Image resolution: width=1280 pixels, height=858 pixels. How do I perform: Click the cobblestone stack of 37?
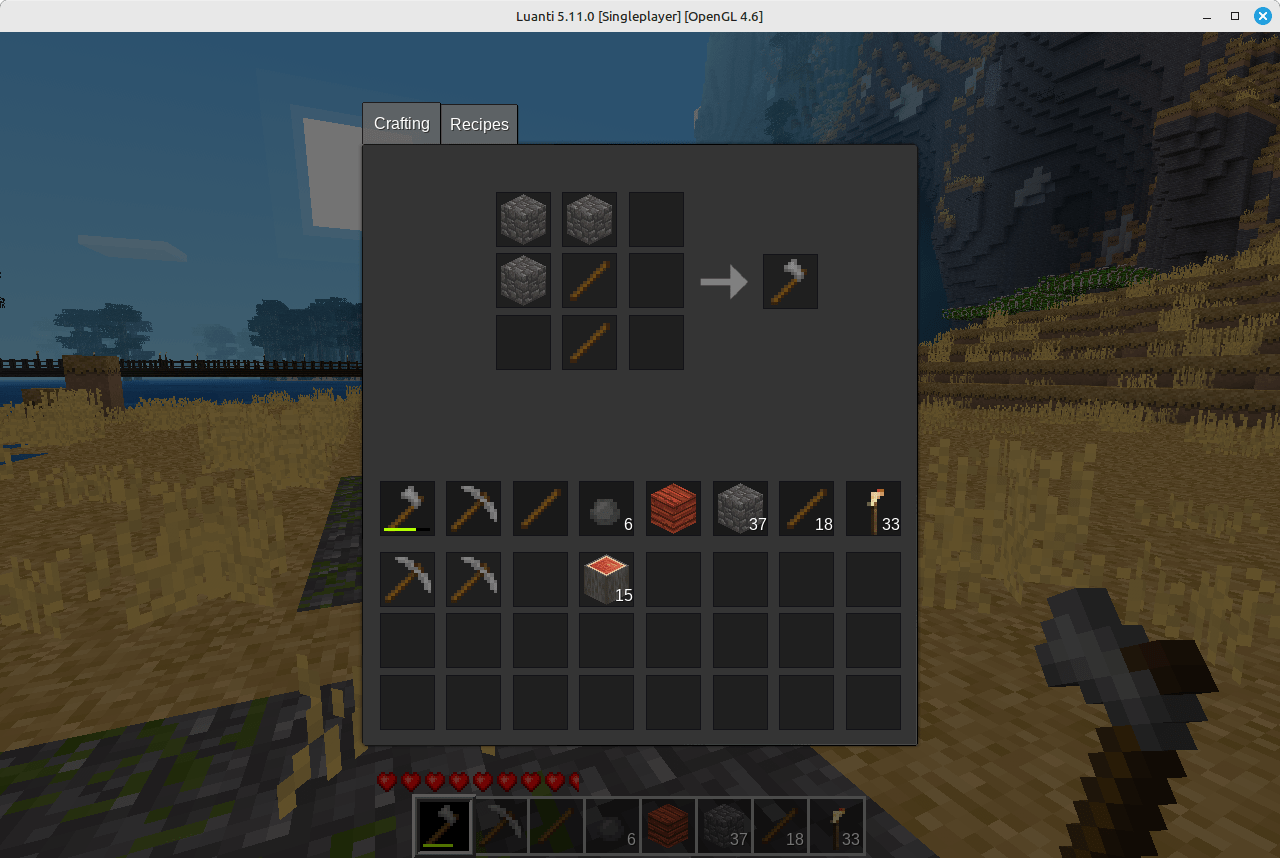tap(740, 508)
